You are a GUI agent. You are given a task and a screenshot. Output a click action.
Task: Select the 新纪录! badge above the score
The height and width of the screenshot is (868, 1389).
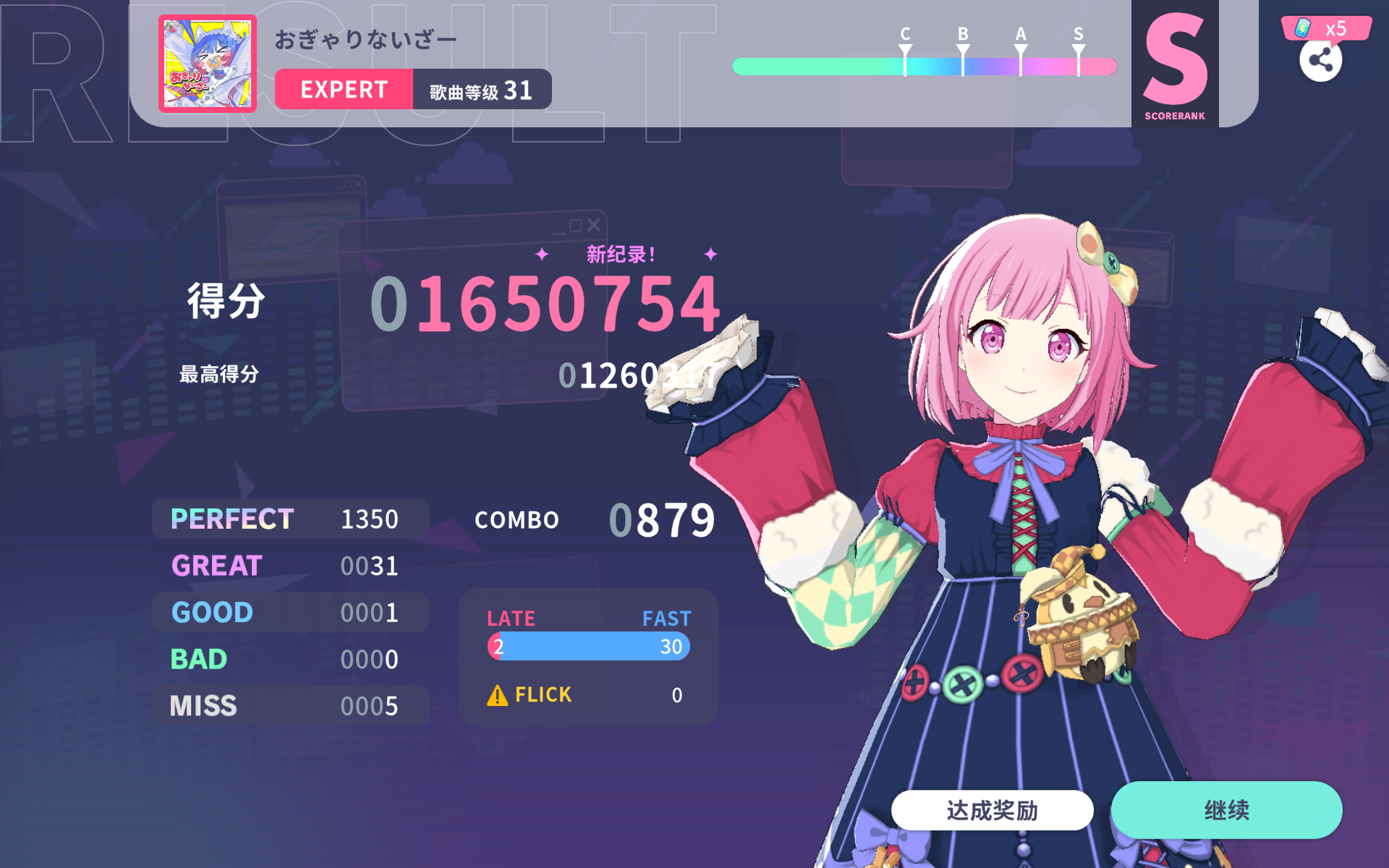pos(621,255)
